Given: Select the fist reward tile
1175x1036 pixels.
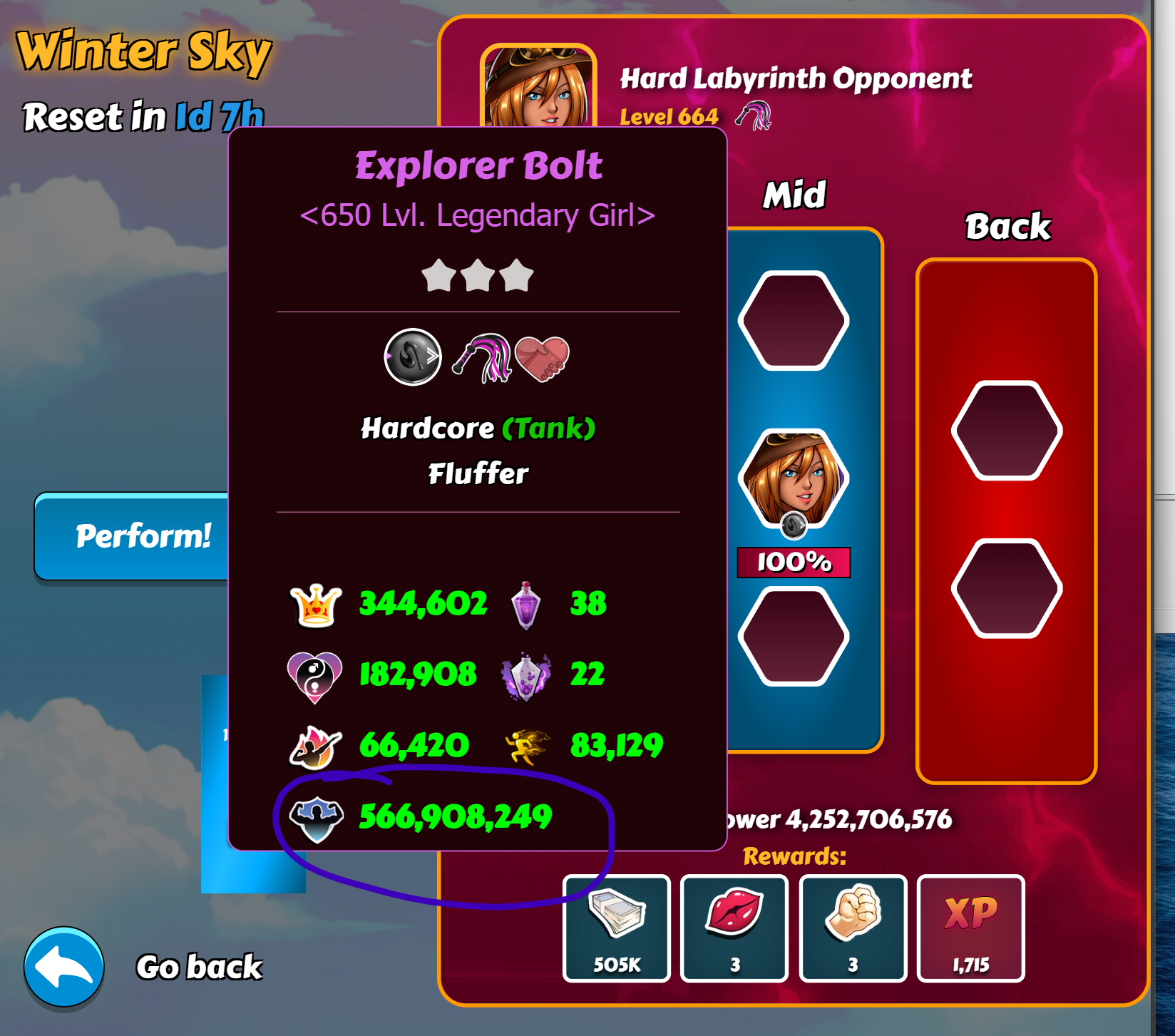Looking at the screenshot, I should click(853, 928).
